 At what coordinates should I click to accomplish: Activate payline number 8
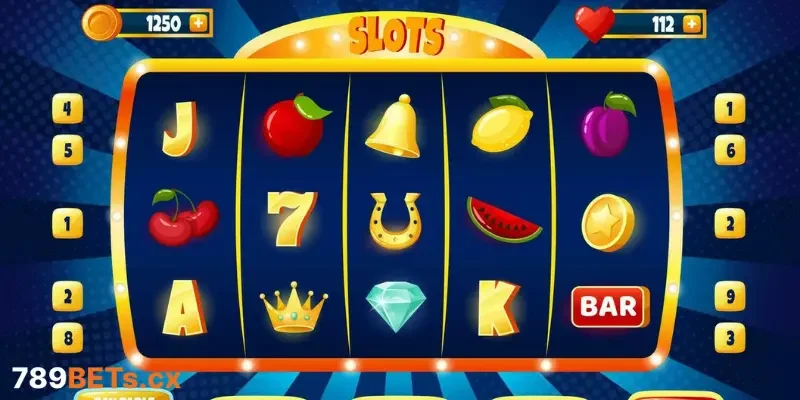(x=67, y=336)
